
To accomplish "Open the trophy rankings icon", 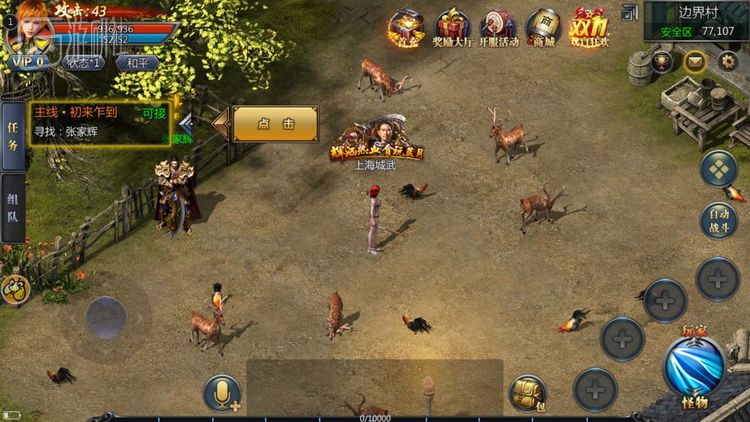I will (663, 61).
